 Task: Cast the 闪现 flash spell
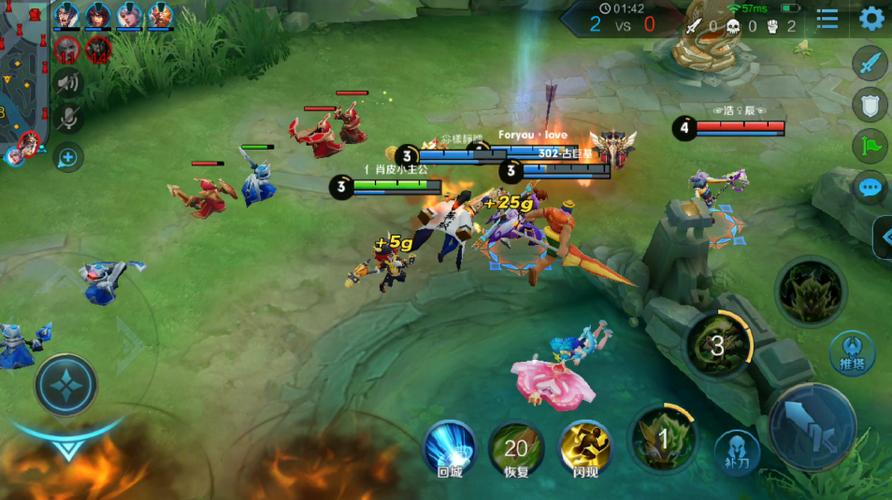(x=585, y=447)
